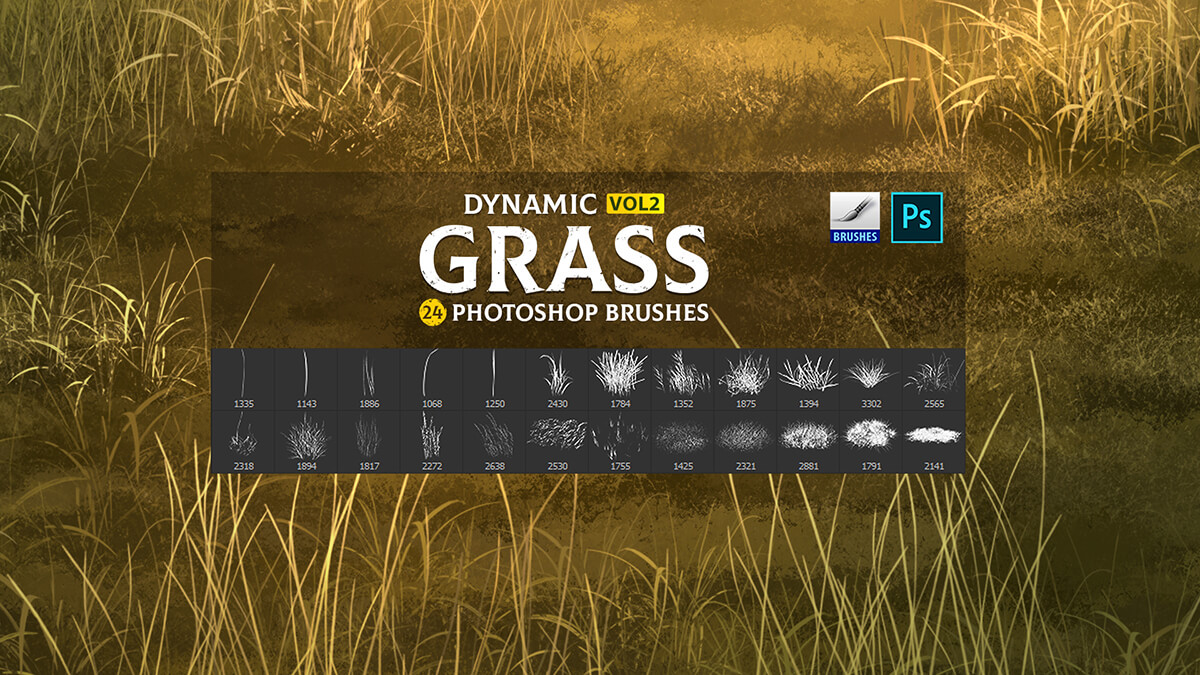The width and height of the screenshot is (1200, 675).
Task: Select the grass patch brush 2881
Action: pos(808,438)
